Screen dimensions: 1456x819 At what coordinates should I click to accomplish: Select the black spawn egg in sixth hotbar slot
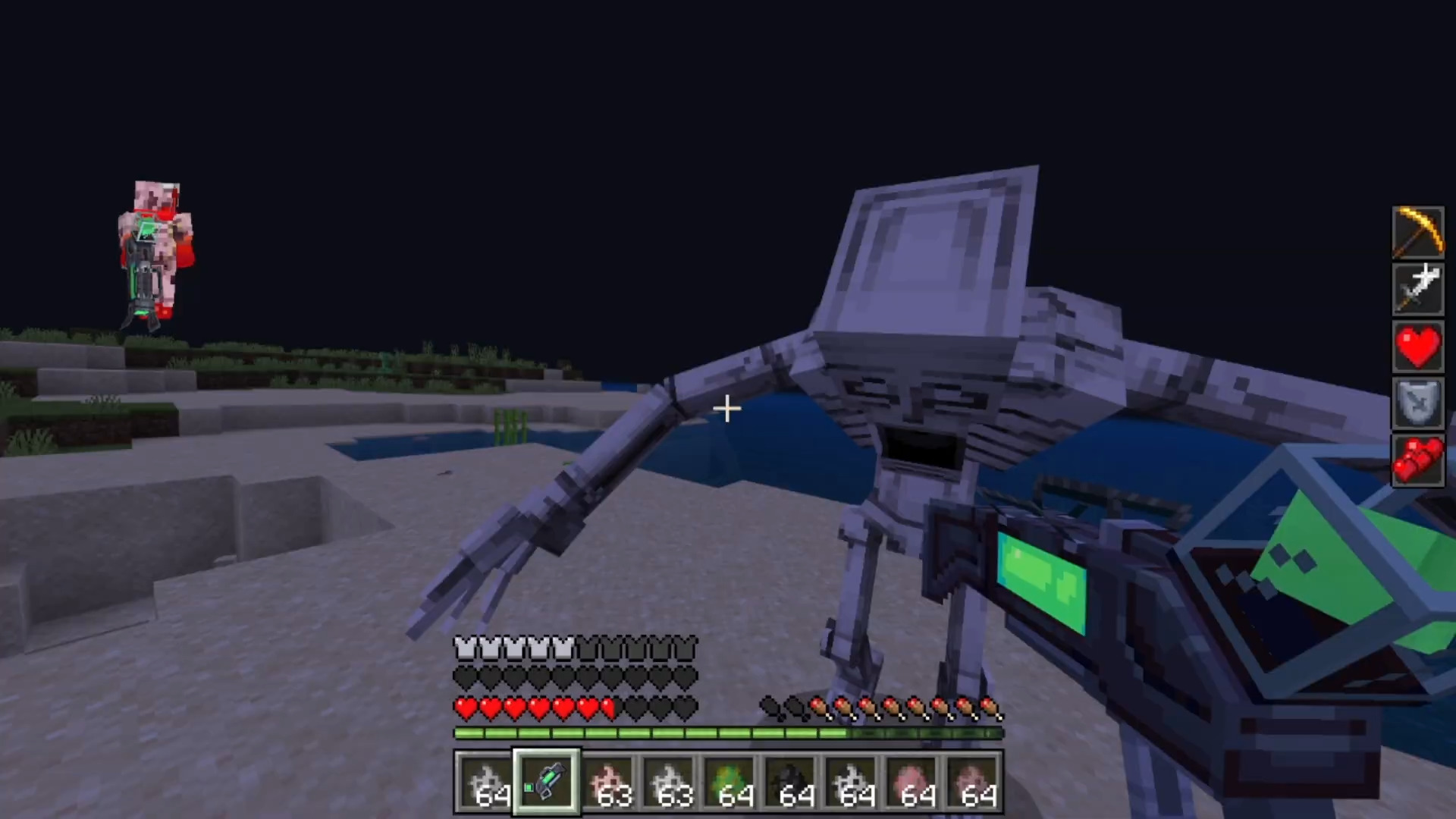pyautogui.click(x=791, y=781)
